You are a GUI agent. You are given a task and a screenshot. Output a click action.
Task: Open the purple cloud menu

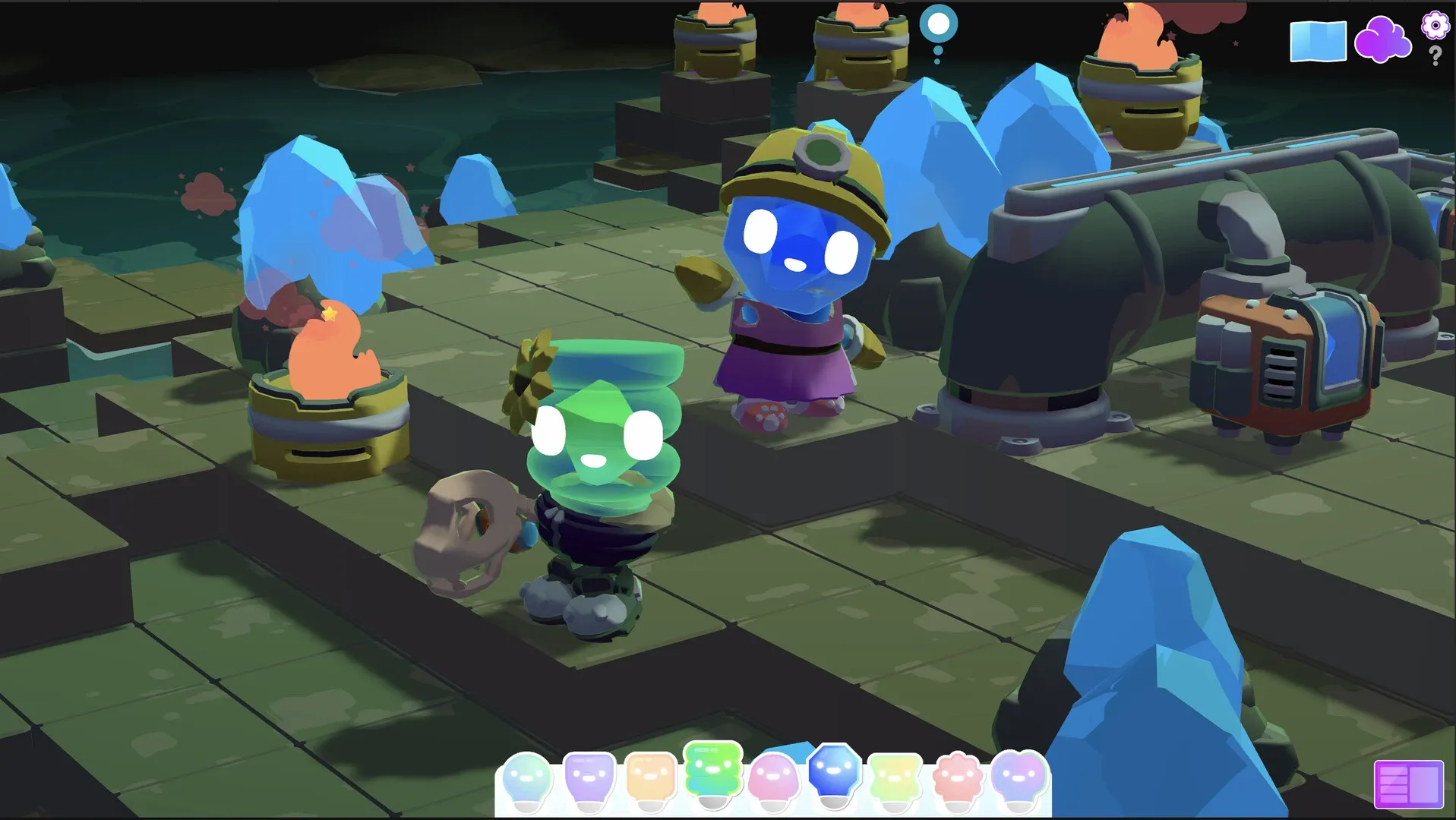tap(1384, 39)
